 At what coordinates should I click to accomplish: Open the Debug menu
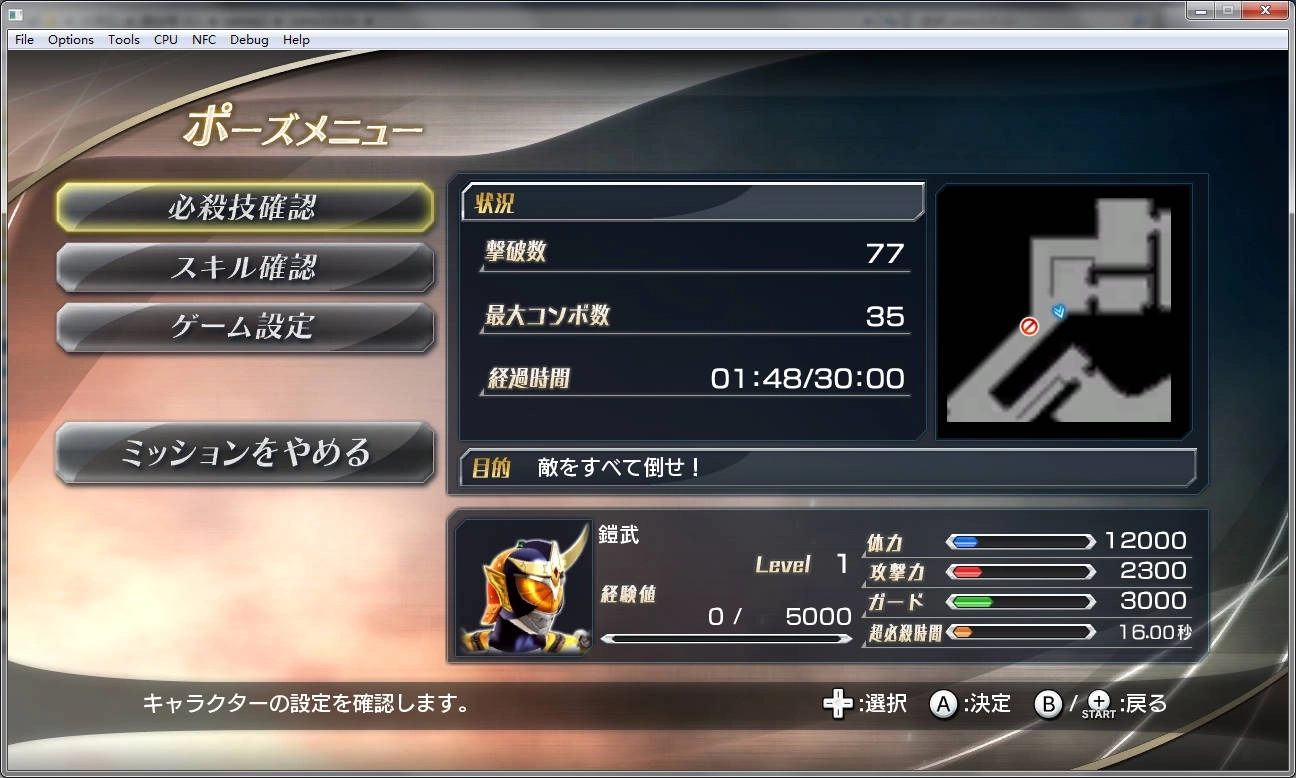pyautogui.click(x=248, y=39)
